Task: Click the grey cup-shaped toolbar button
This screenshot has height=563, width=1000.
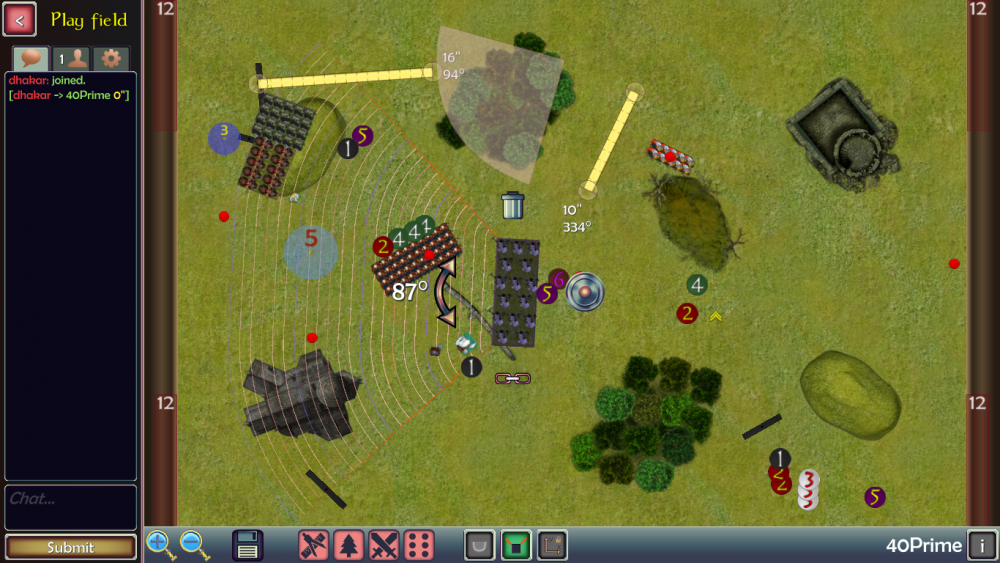Action: [480, 545]
